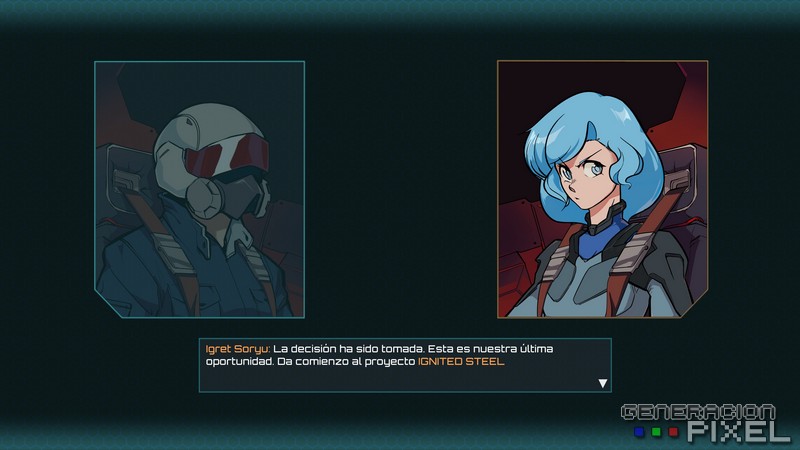Advance dialogue with the white arrow indicator

pyautogui.click(x=602, y=382)
